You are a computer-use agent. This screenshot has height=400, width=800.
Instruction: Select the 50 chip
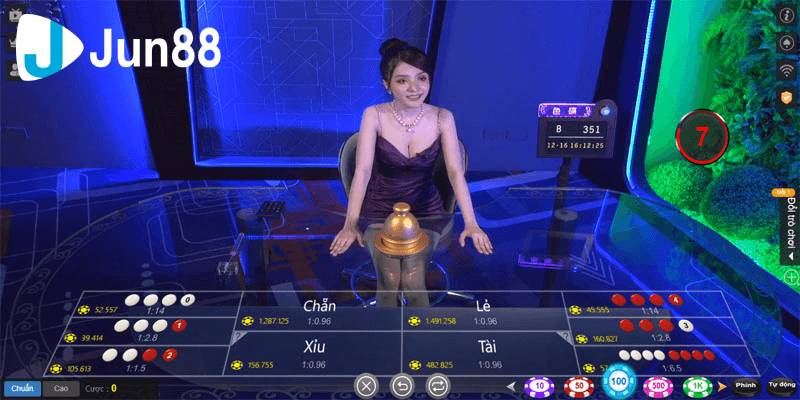577,385
